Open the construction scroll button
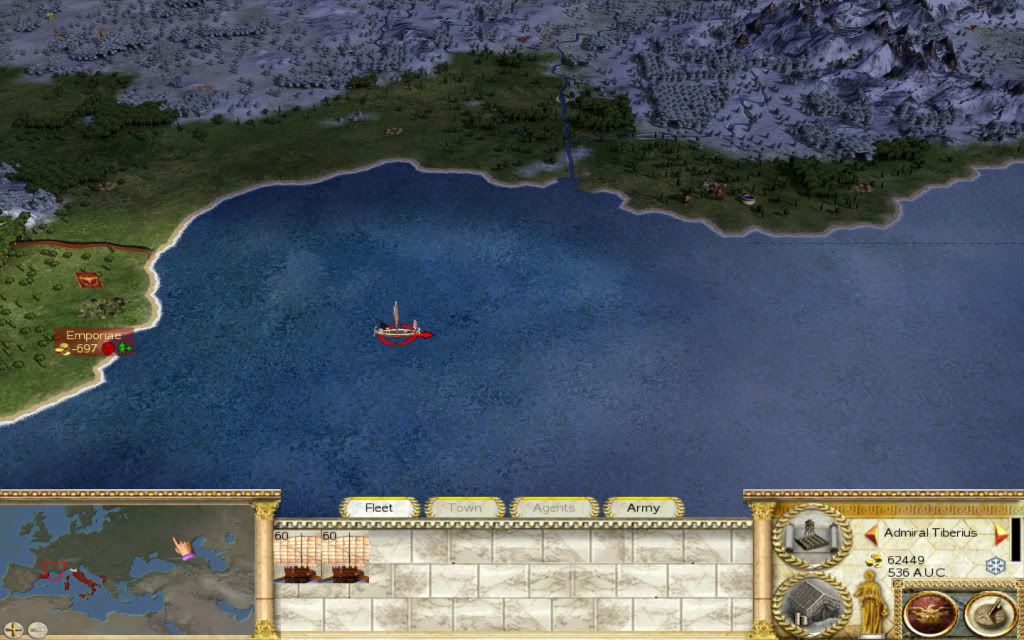This screenshot has height=640, width=1024. pyautogui.click(x=811, y=535)
